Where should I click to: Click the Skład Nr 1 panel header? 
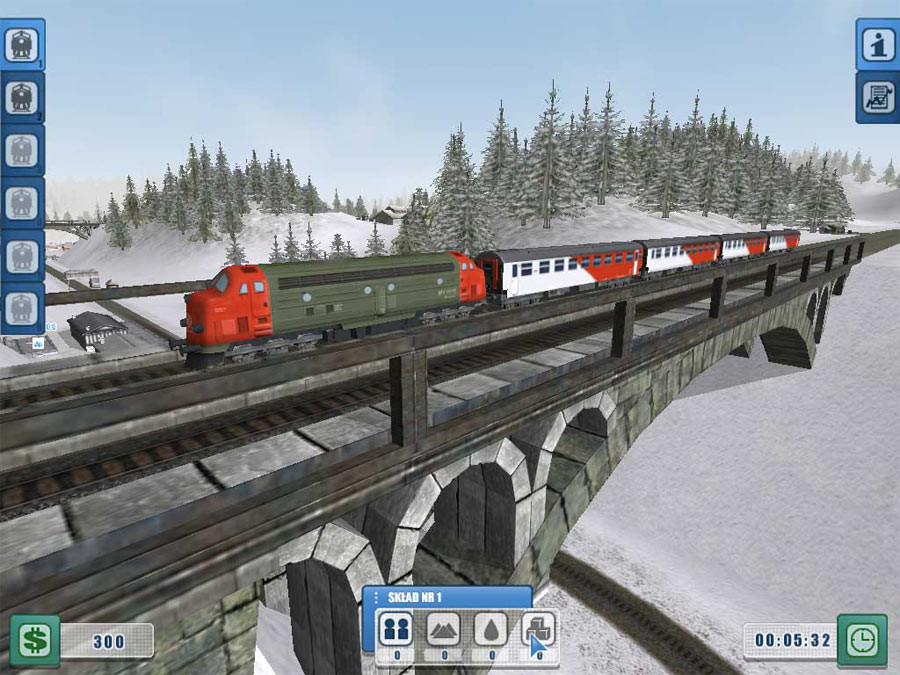(446, 597)
